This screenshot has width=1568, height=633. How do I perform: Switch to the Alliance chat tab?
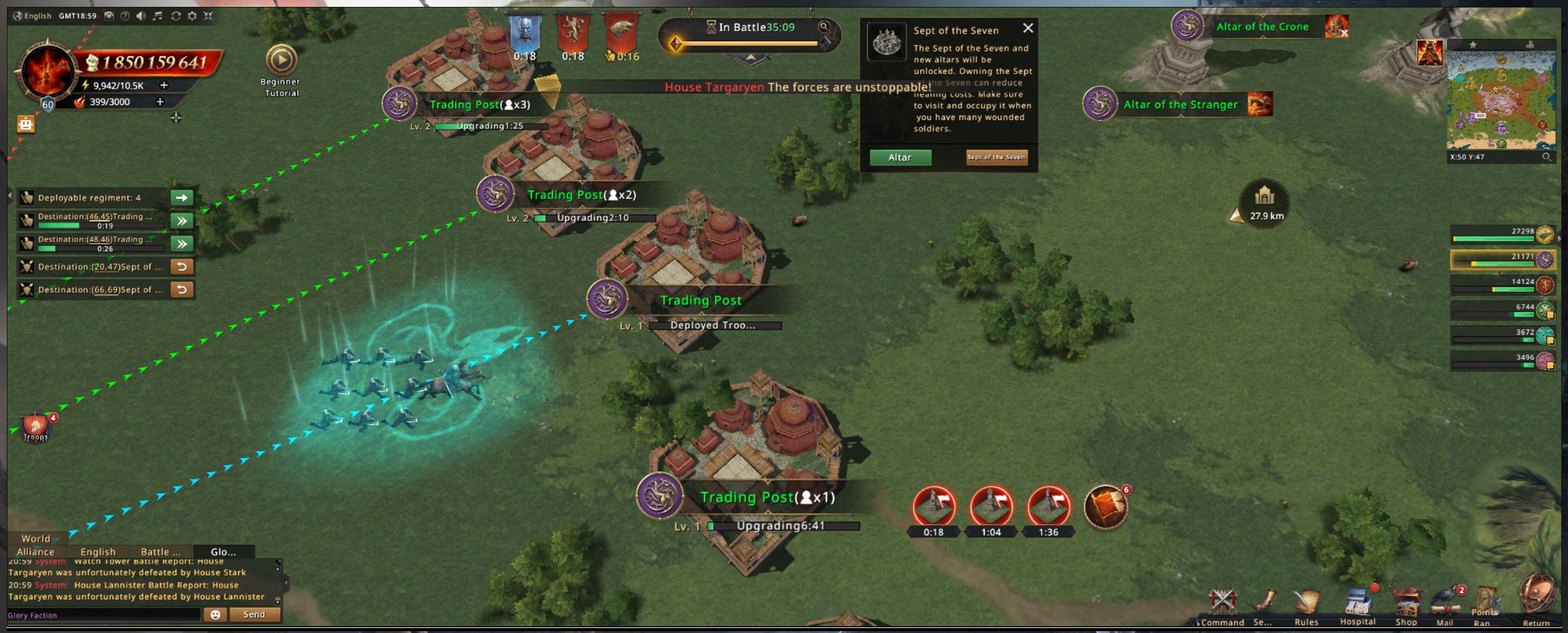click(x=36, y=552)
